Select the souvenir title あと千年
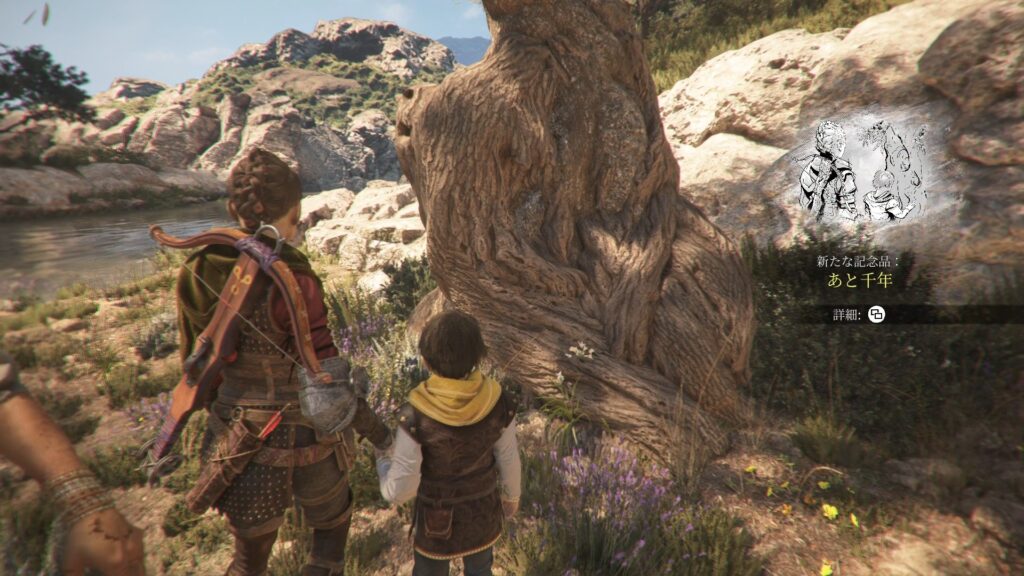 (x=859, y=281)
